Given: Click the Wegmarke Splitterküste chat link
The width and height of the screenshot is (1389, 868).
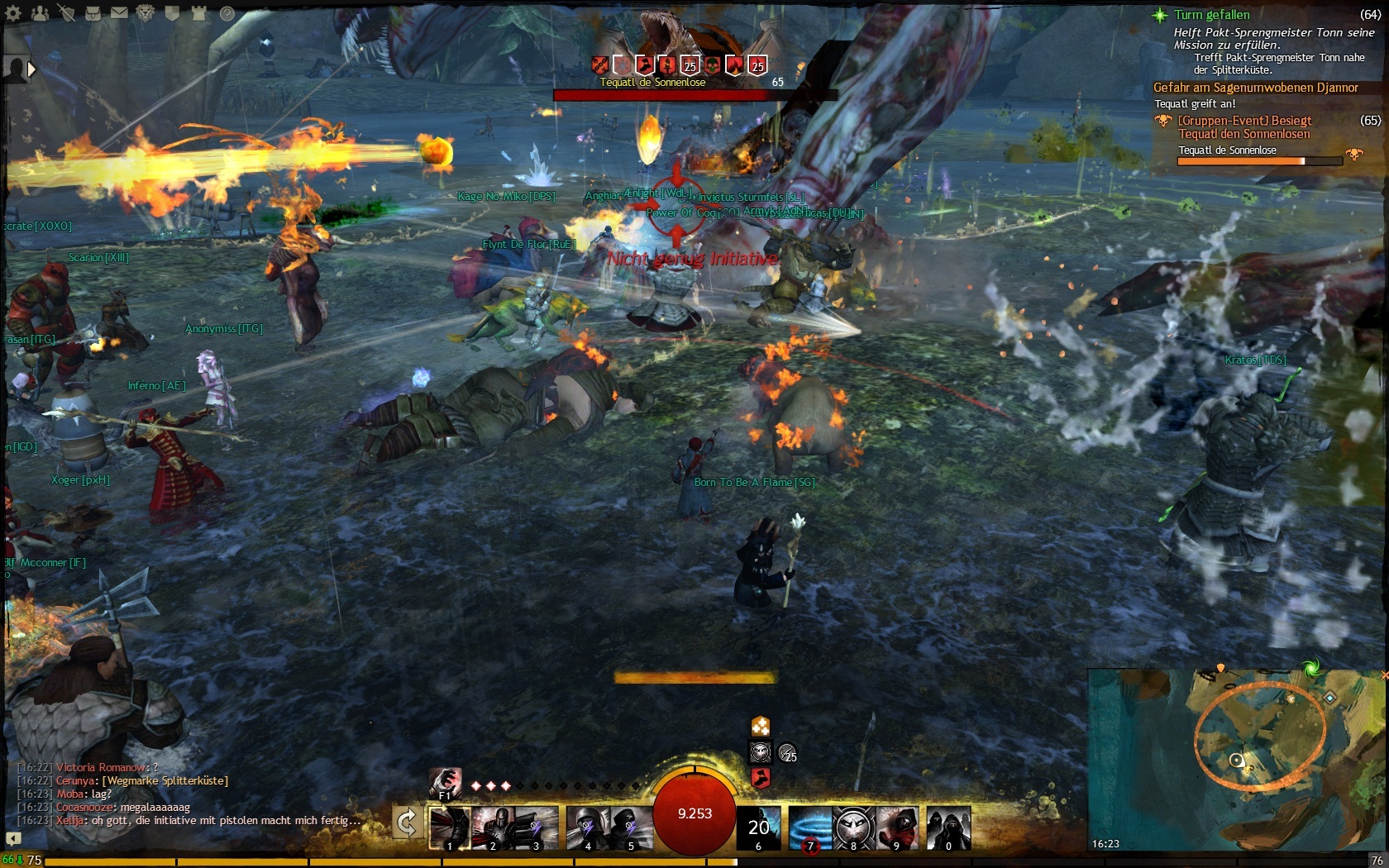Looking at the screenshot, I should point(165,780).
